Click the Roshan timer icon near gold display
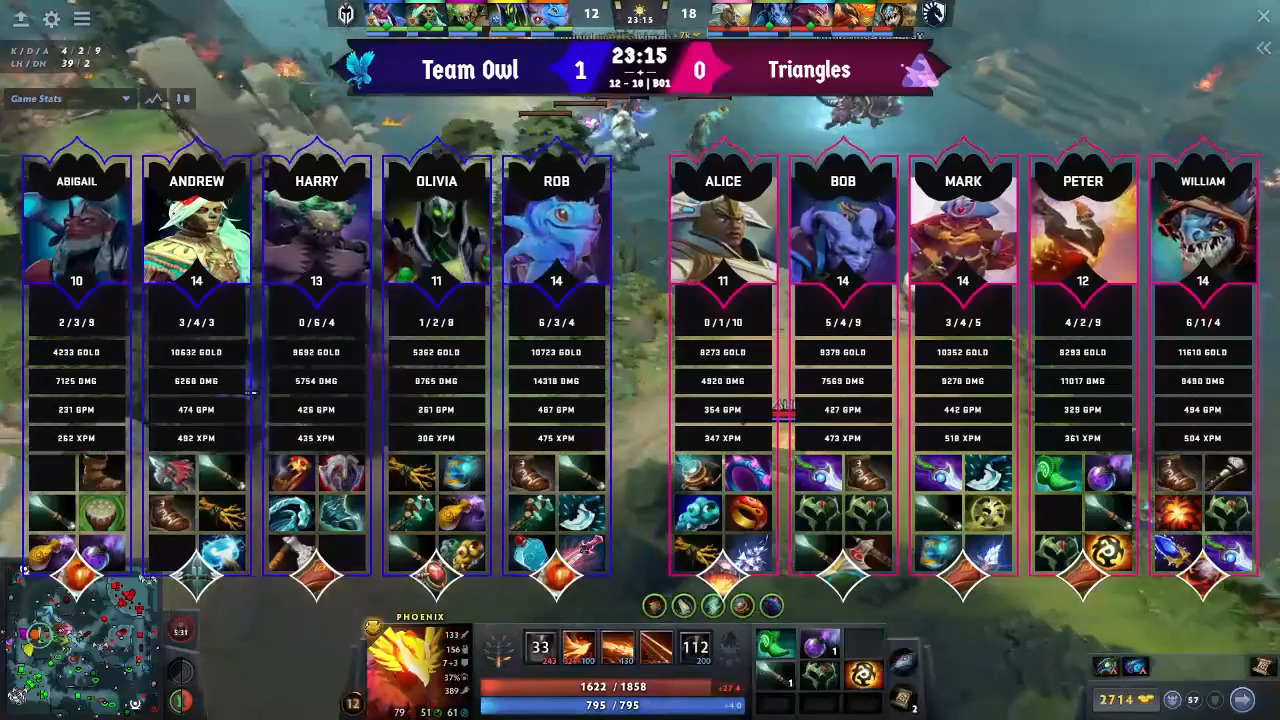The height and width of the screenshot is (720, 1280). pyautogui.click(x=1172, y=699)
